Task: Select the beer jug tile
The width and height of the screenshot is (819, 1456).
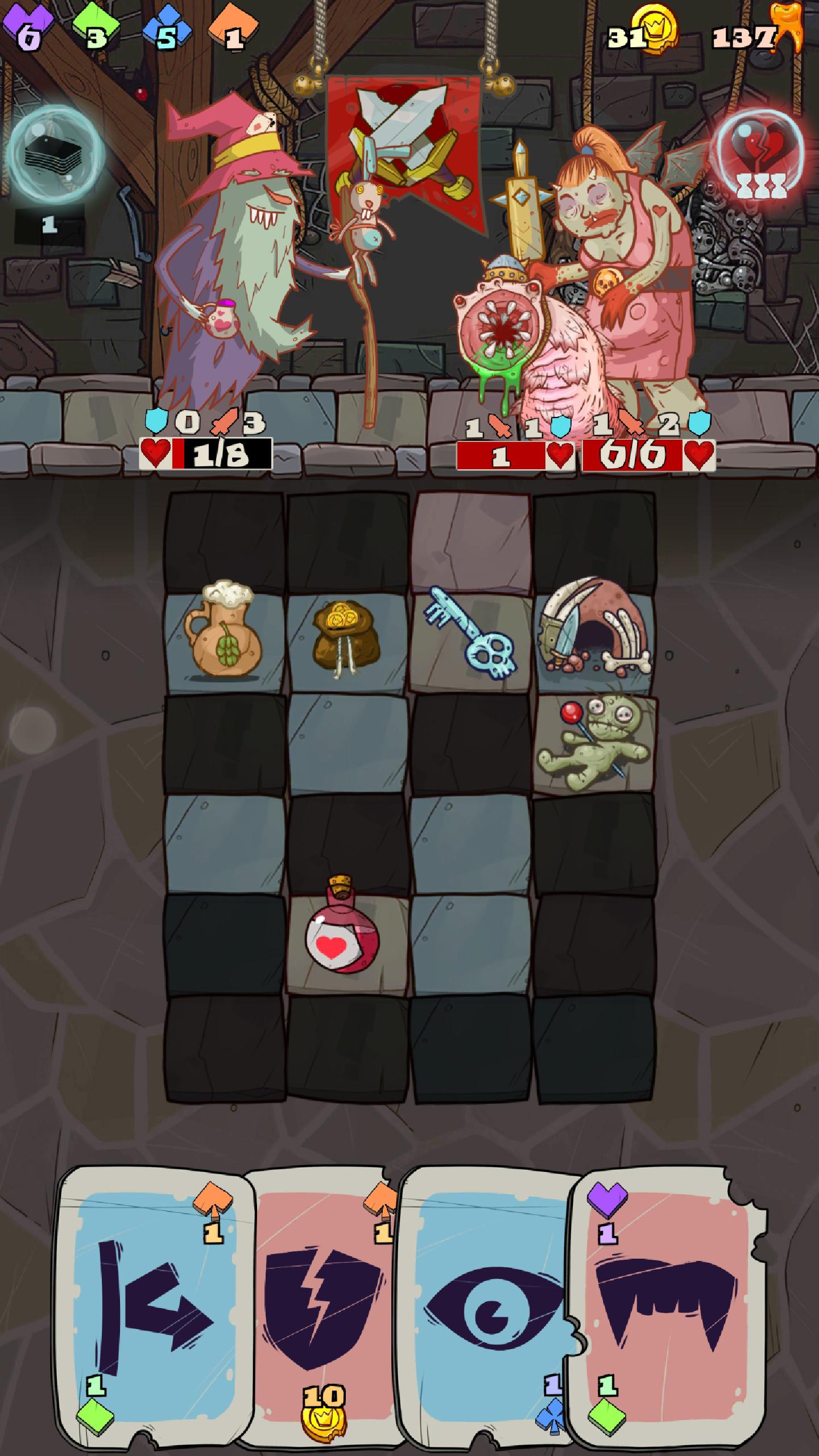Action: click(x=223, y=637)
